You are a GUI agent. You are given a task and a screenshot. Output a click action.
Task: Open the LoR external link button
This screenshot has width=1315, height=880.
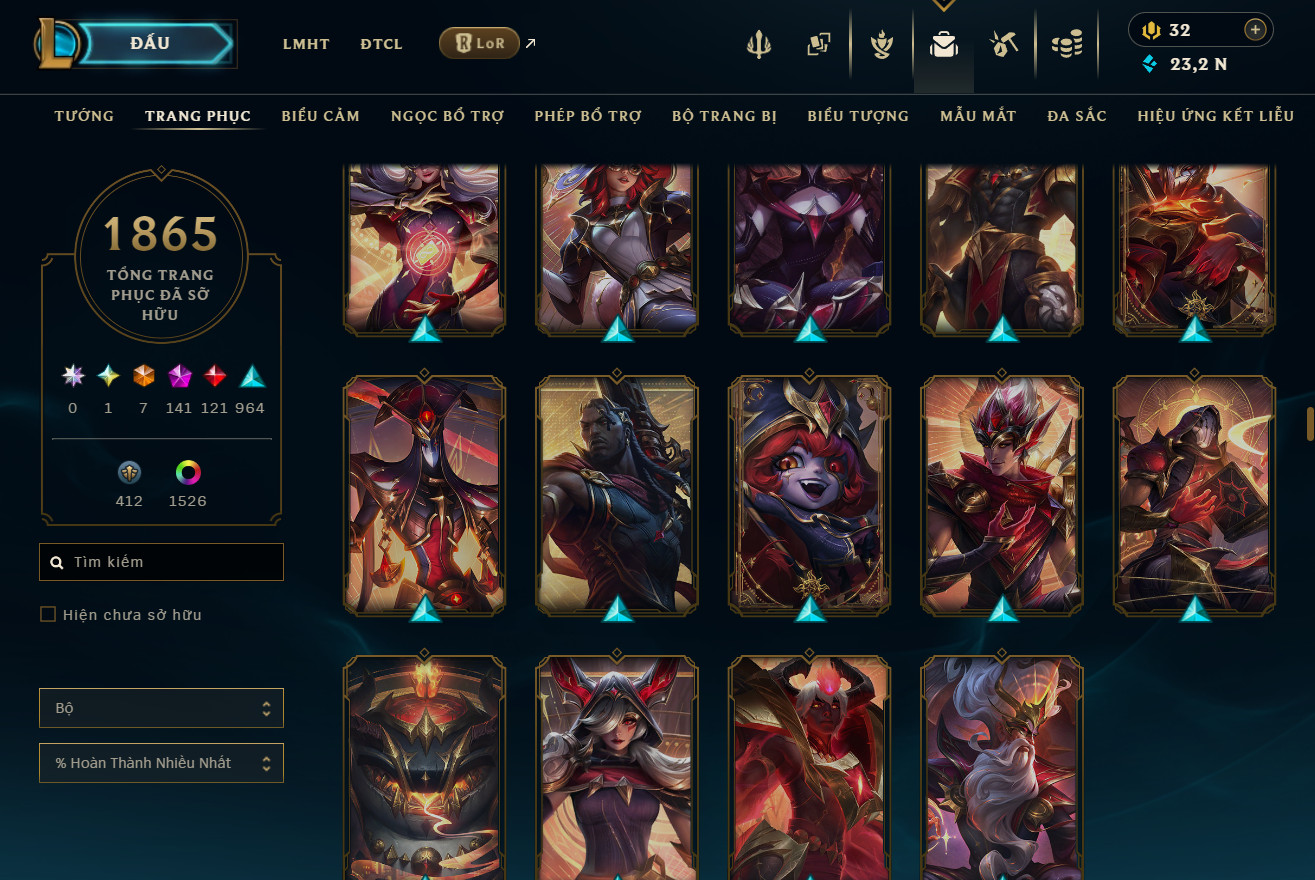point(479,43)
